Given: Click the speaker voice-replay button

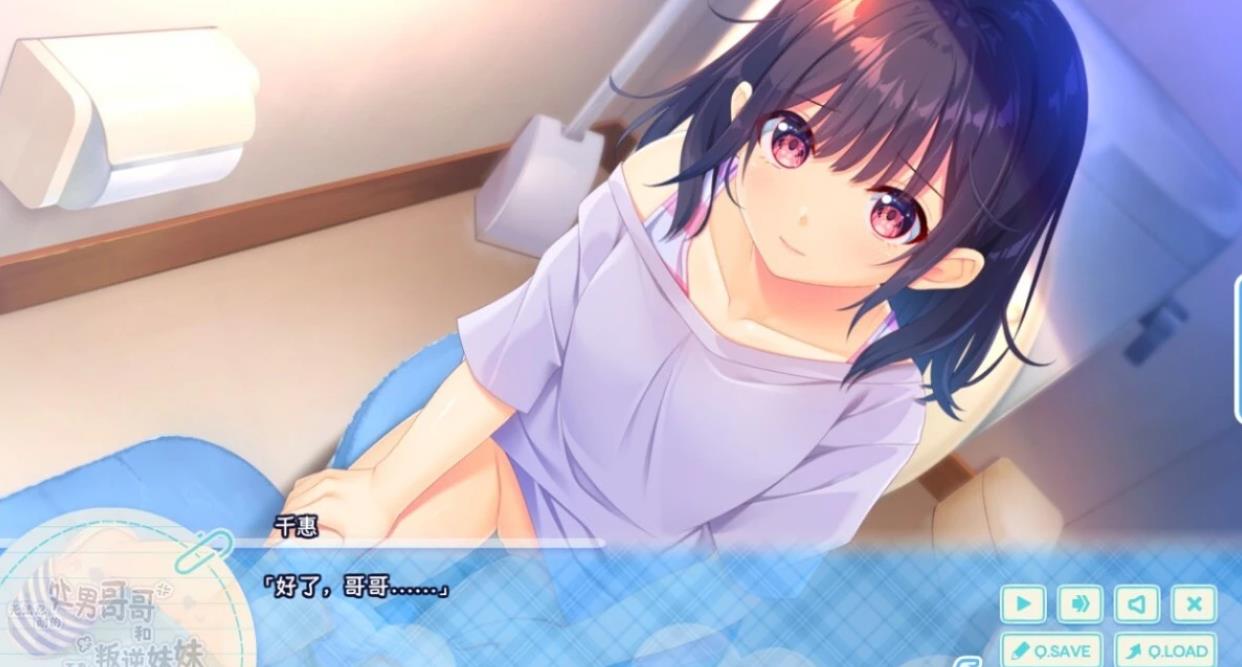Looking at the screenshot, I should (x=1137, y=604).
